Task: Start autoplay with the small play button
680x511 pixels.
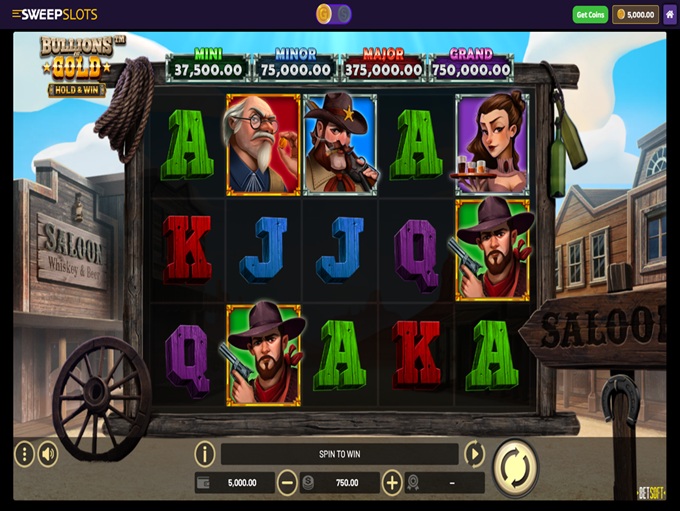Action: coord(474,454)
